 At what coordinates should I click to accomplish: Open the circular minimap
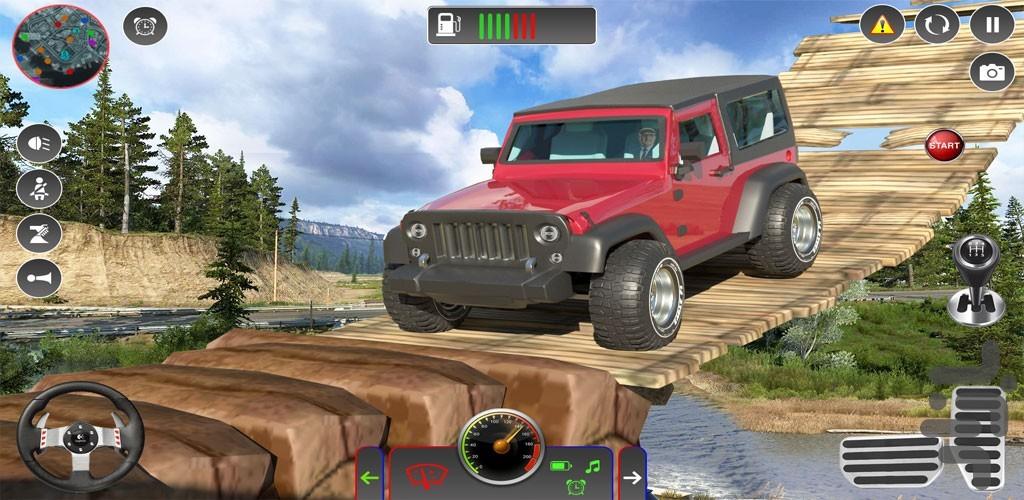click(61, 46)
